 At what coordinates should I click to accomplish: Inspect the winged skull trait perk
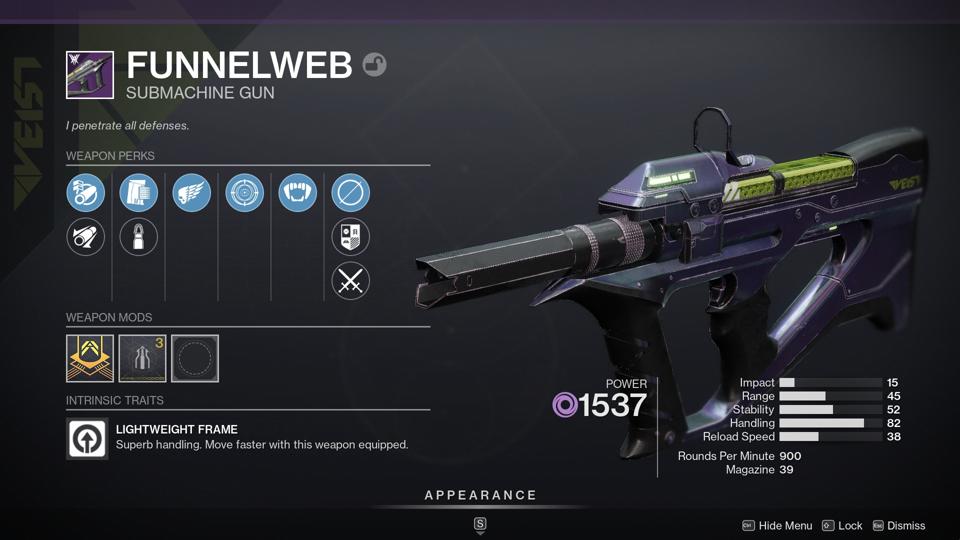192,193
